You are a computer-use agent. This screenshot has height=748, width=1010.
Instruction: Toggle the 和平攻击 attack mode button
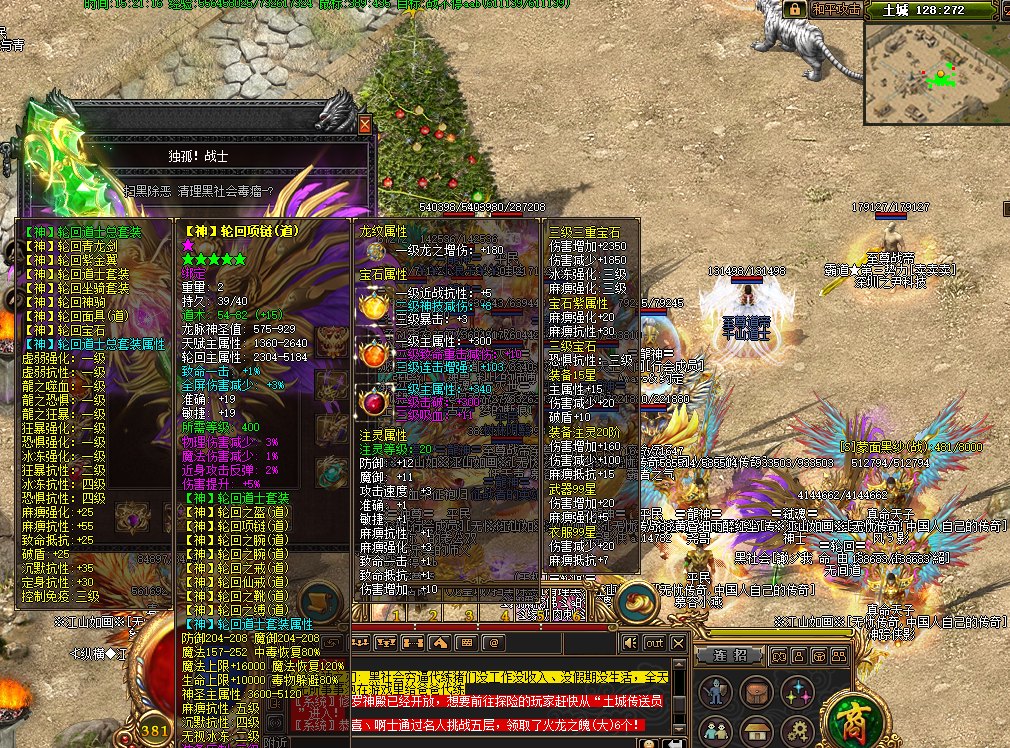[x=836, y=9]
